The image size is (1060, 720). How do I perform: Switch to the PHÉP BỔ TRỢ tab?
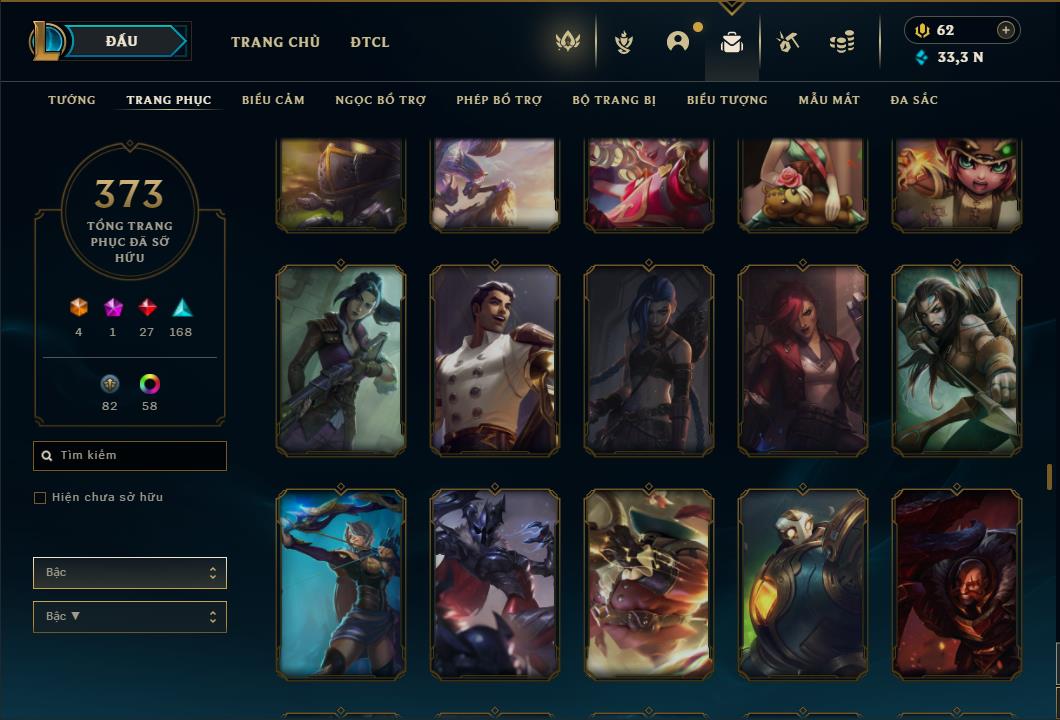click(x=499, y=100)
